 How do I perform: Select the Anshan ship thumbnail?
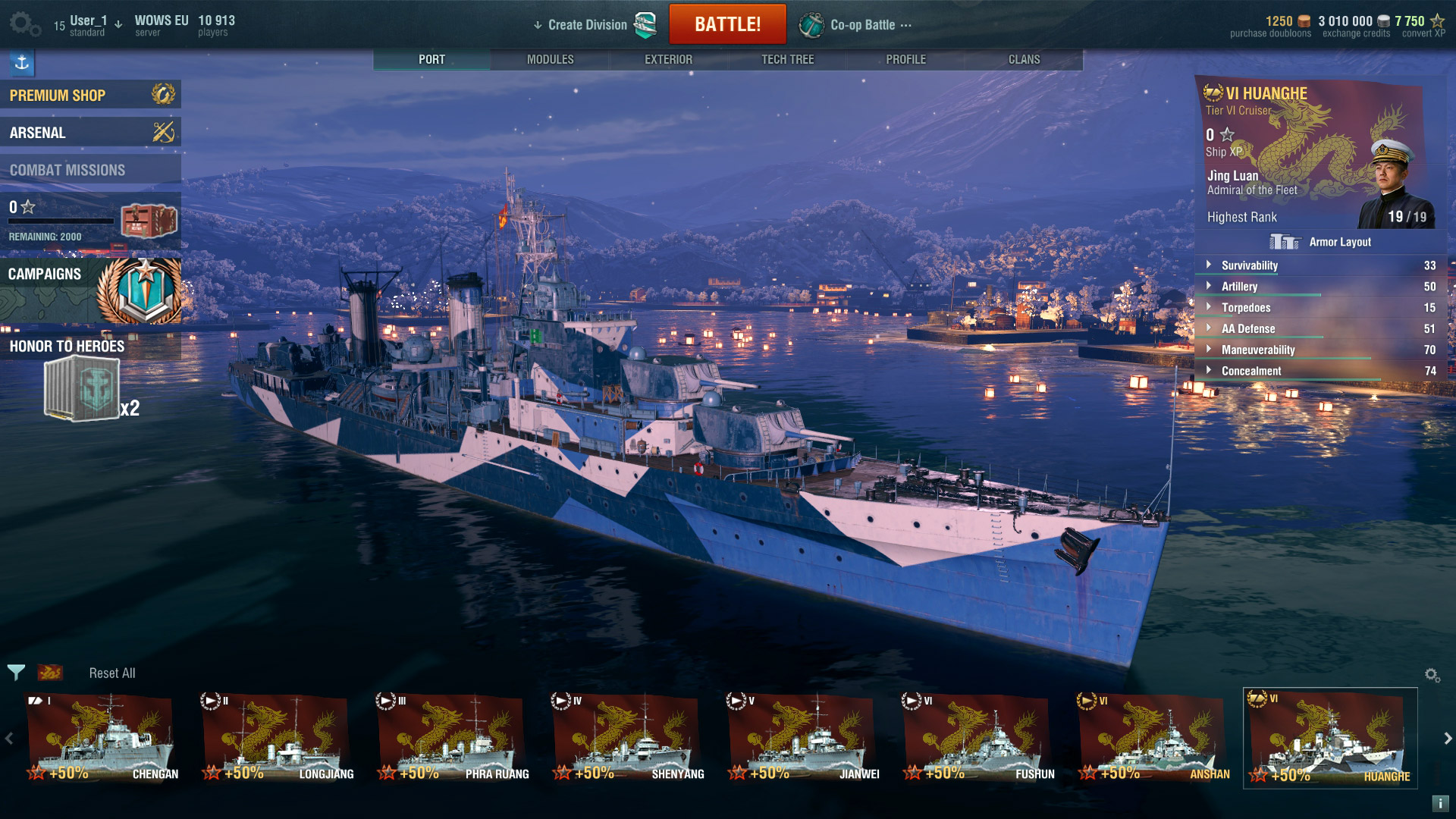point(1153,737)
